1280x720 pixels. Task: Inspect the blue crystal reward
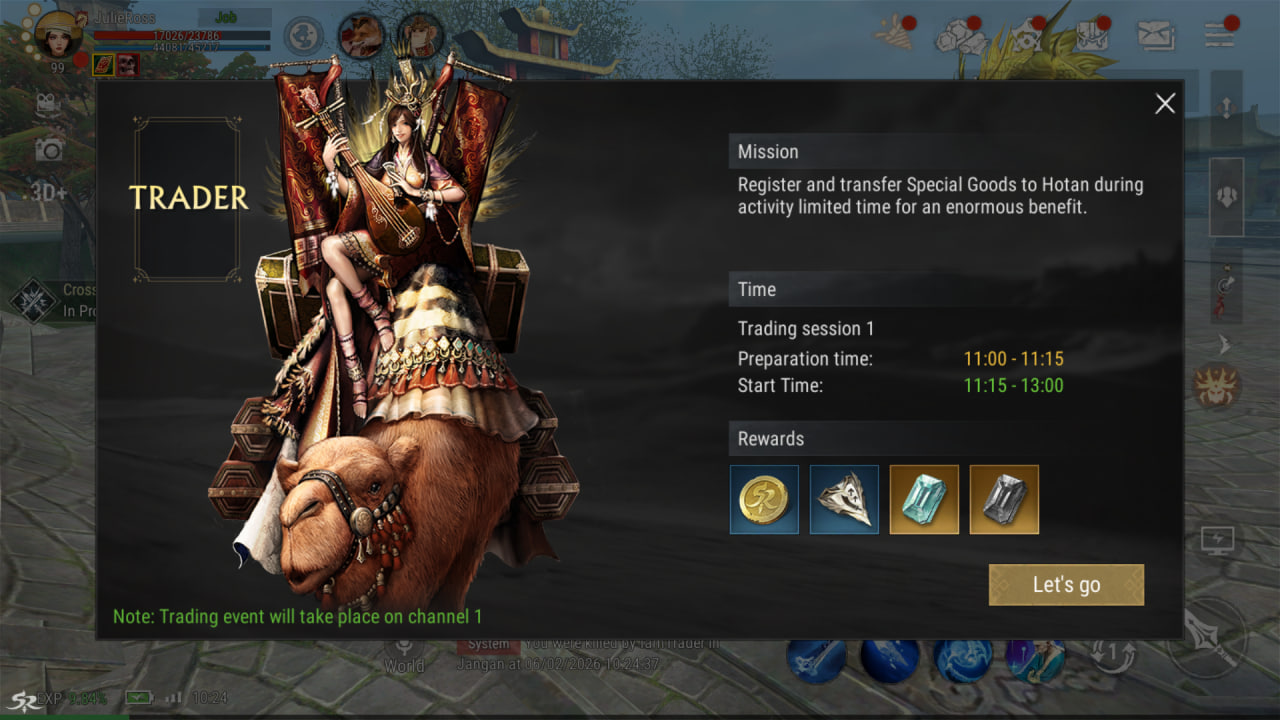click(x=924, y=499)
